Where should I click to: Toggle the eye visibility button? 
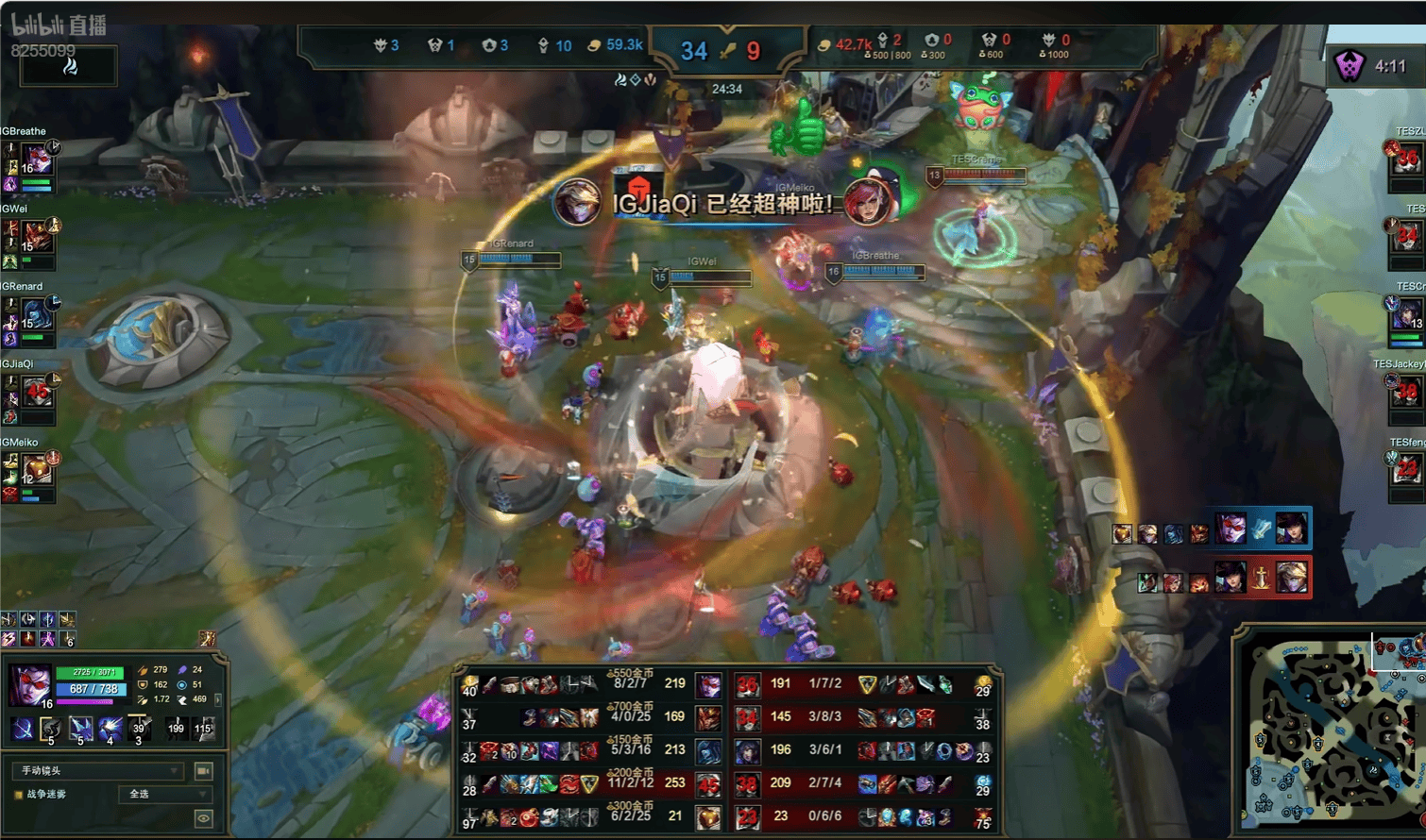tap(203, 818)
